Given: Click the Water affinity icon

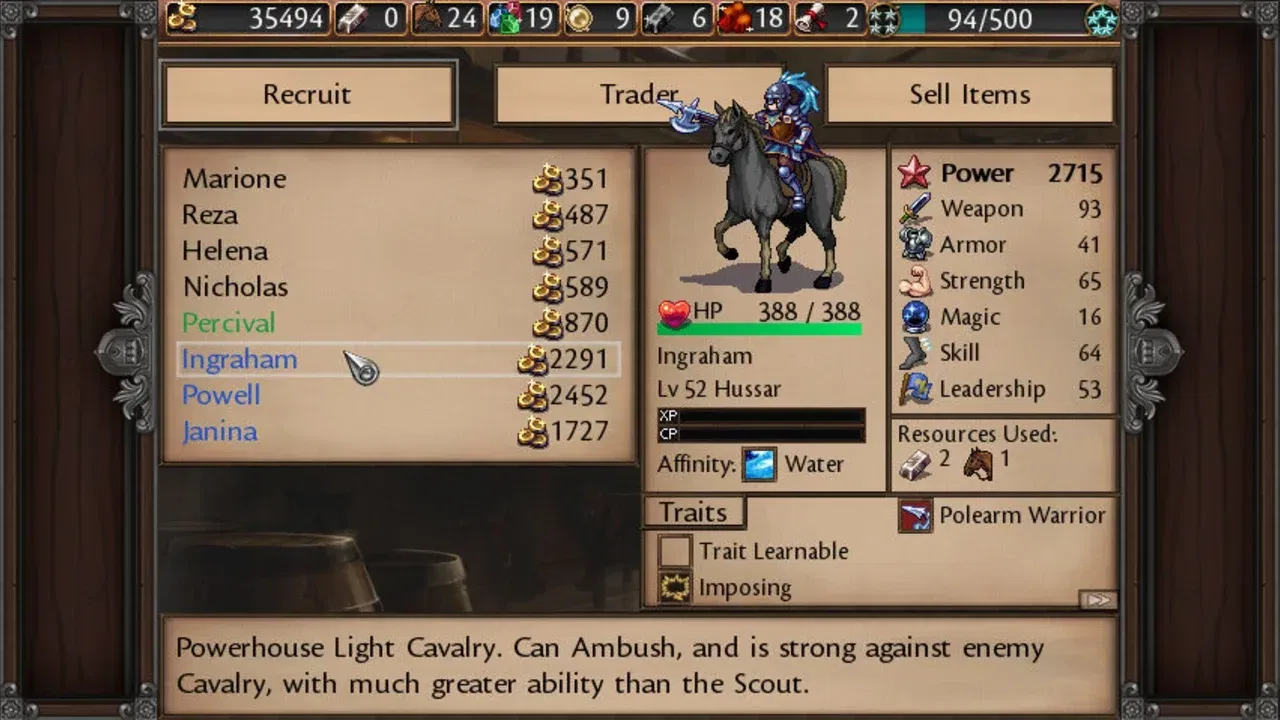Looking at the screenshot, I should tap(758, 464).
